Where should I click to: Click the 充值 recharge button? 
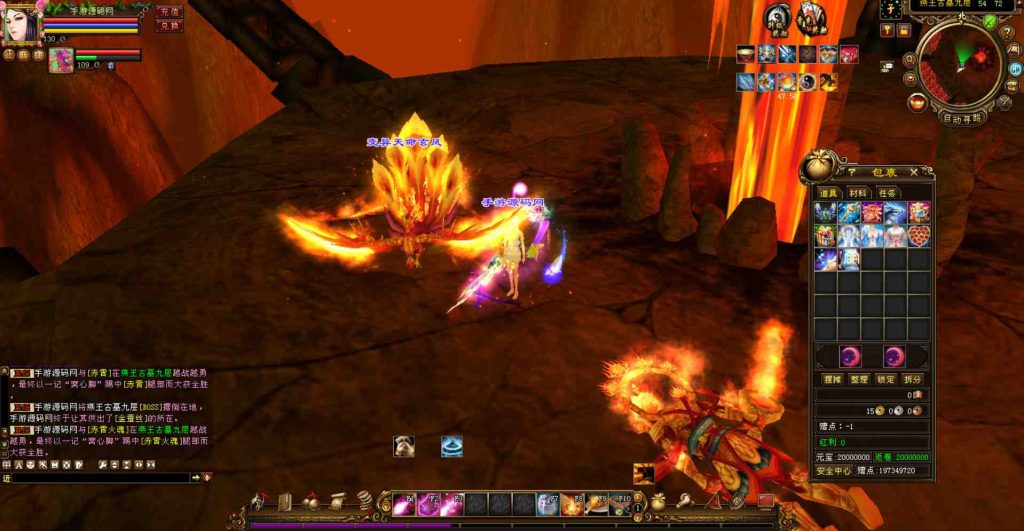[x=168, y=11]
